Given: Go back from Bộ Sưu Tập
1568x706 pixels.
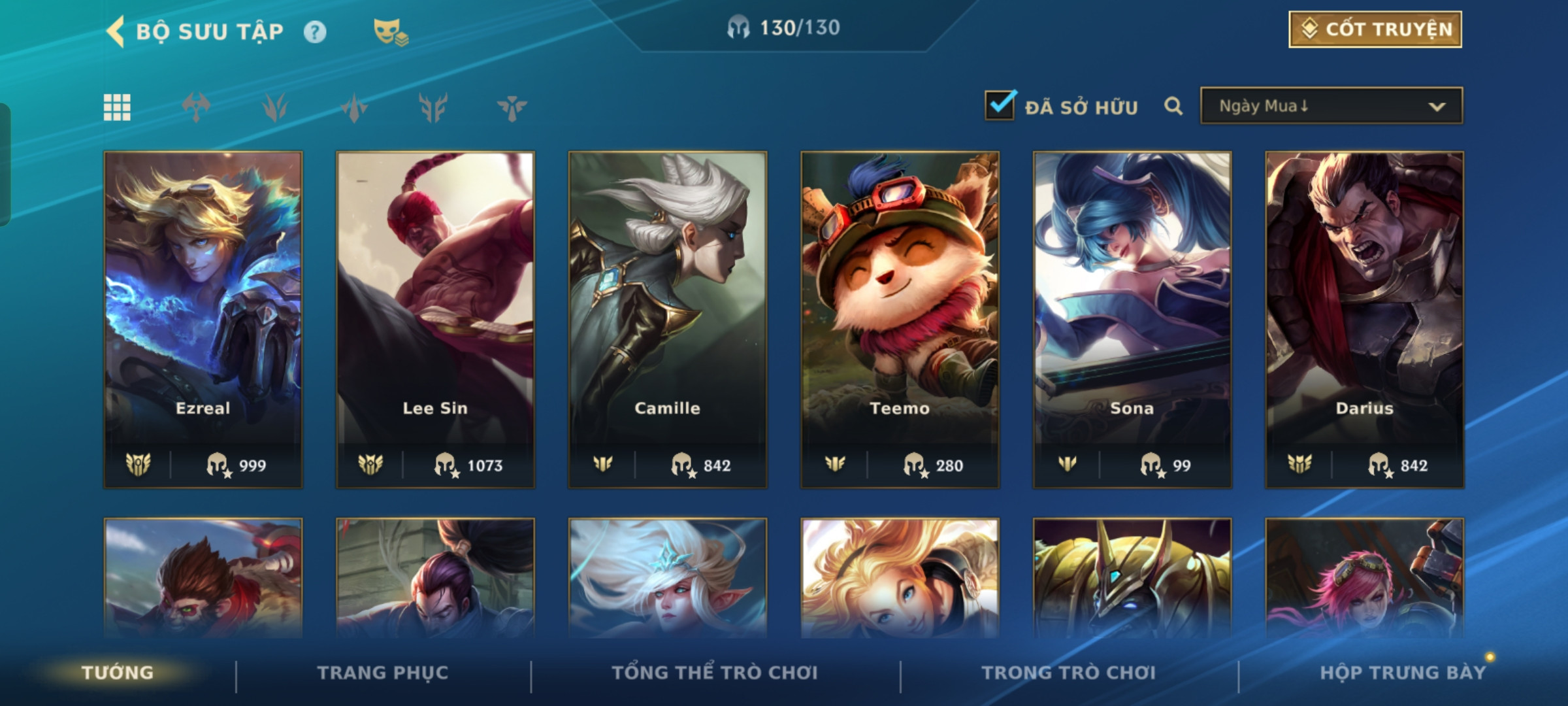Looking at the screenshot, I should click(116, 31).
